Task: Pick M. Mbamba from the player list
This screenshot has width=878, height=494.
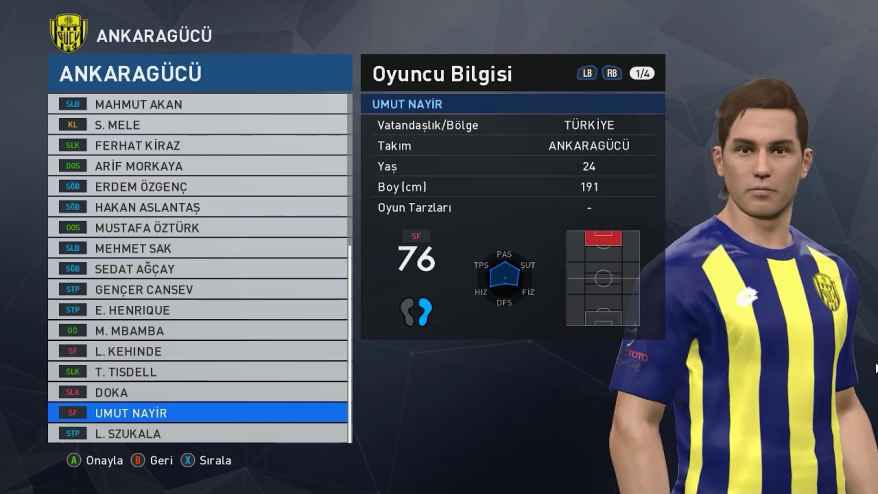Action: 198,331
